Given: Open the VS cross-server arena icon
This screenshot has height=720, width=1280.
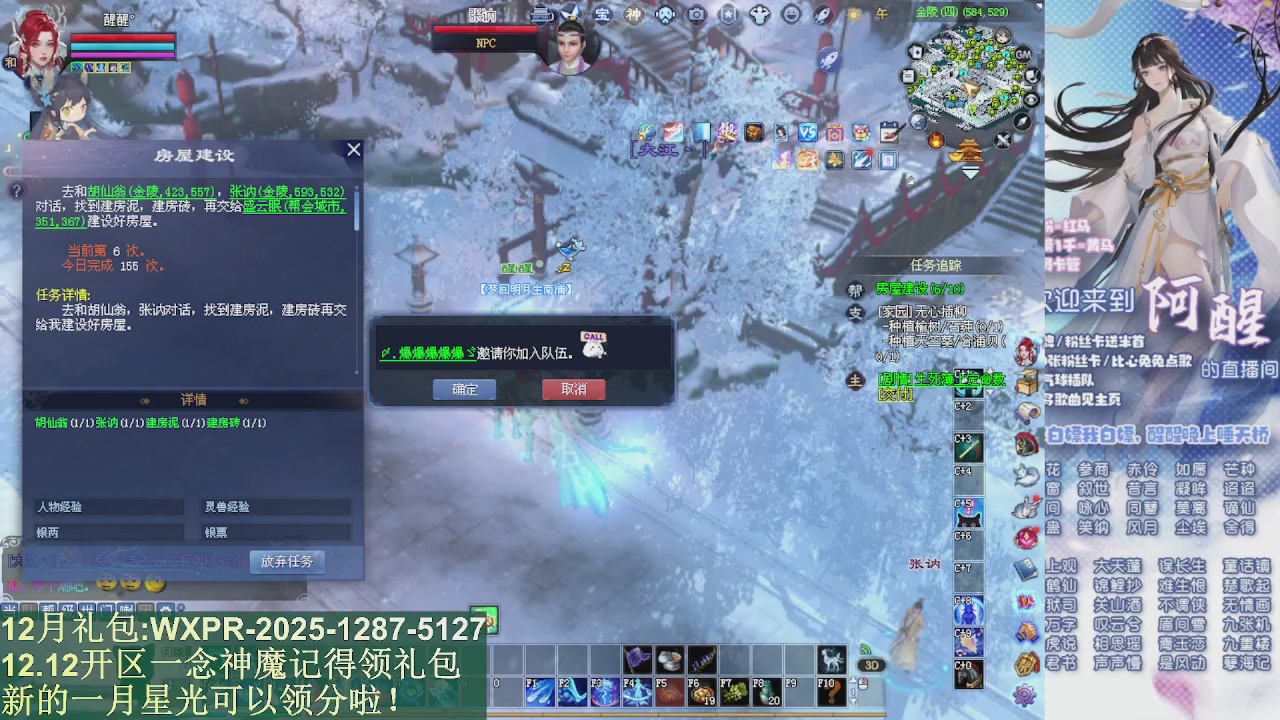Looking at the screenshot, I should 807,133.
